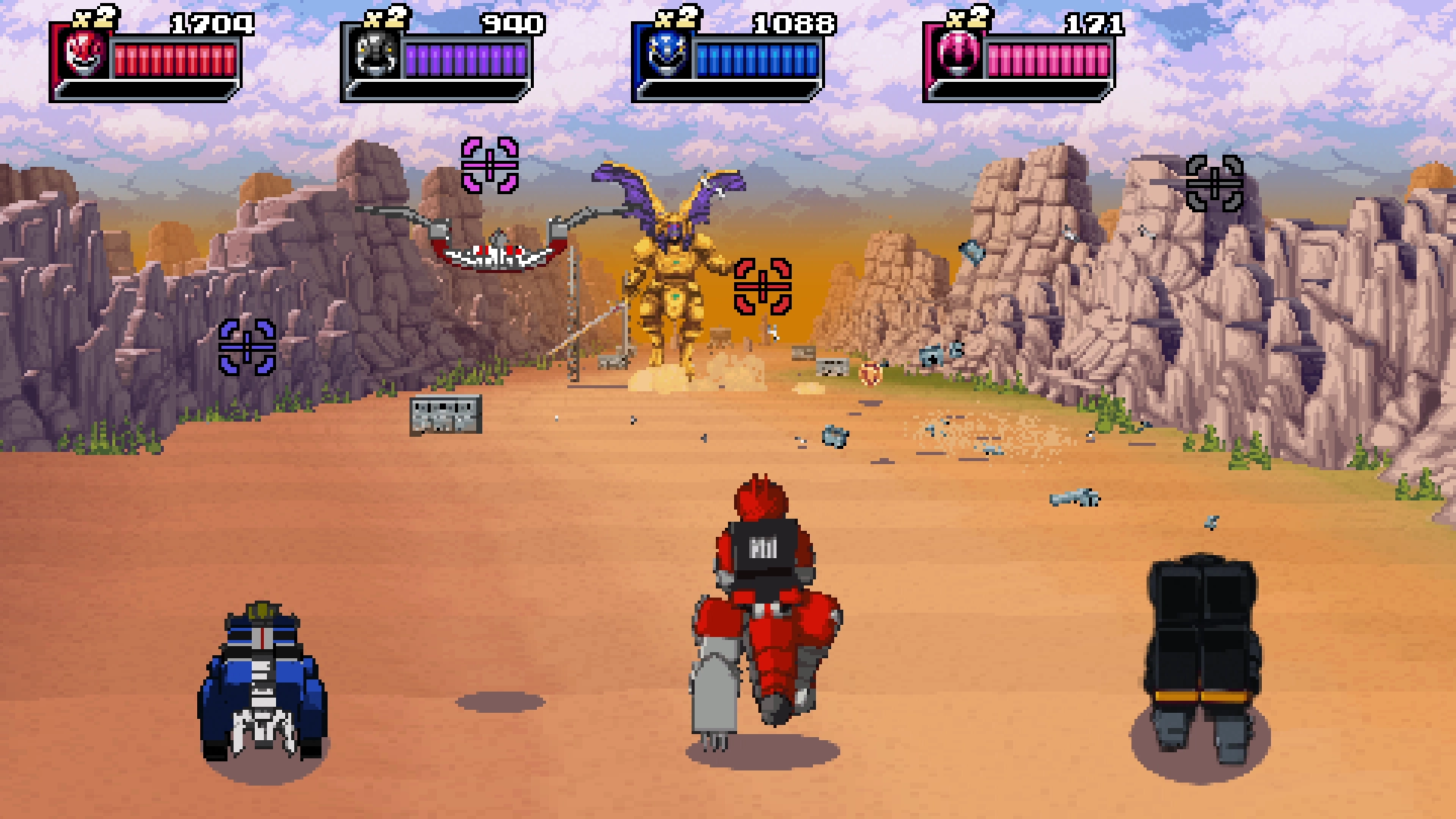Click the shield pickup item mid-screen
This screenshot has height=819, width=1456.
(x=869, y=372)
